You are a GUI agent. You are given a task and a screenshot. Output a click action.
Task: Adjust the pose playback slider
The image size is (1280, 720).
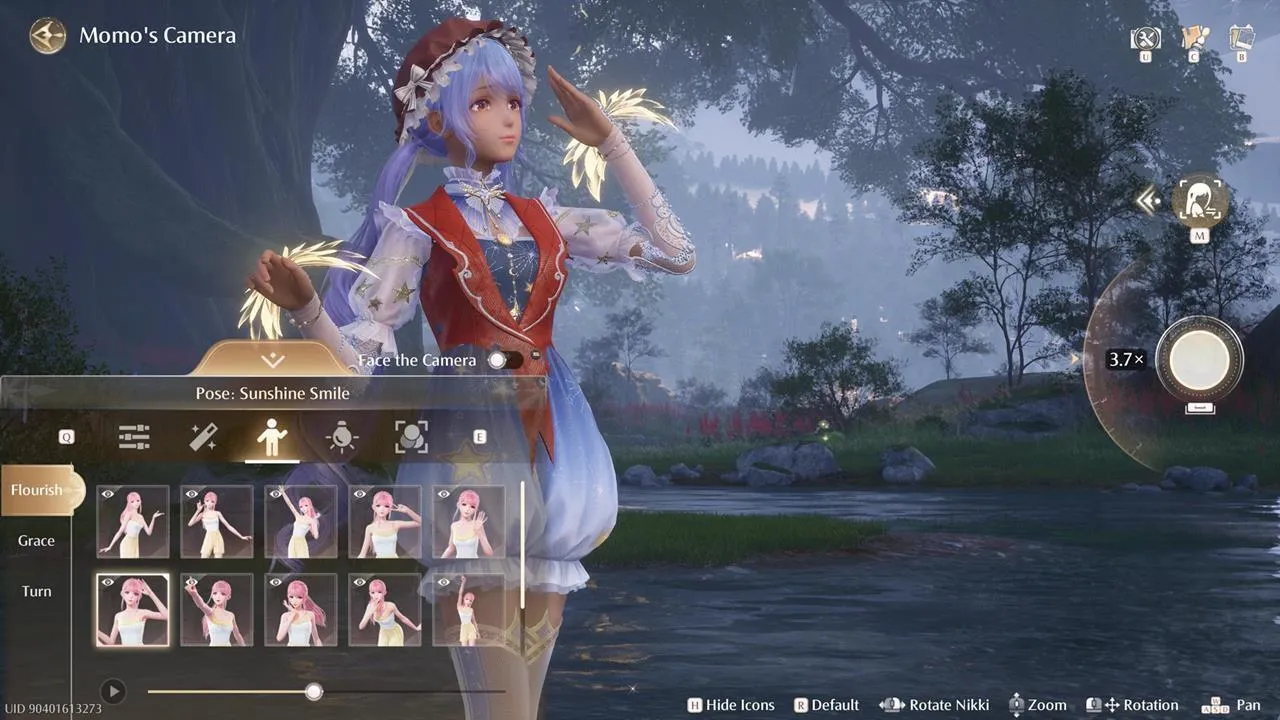click(314, 691)
